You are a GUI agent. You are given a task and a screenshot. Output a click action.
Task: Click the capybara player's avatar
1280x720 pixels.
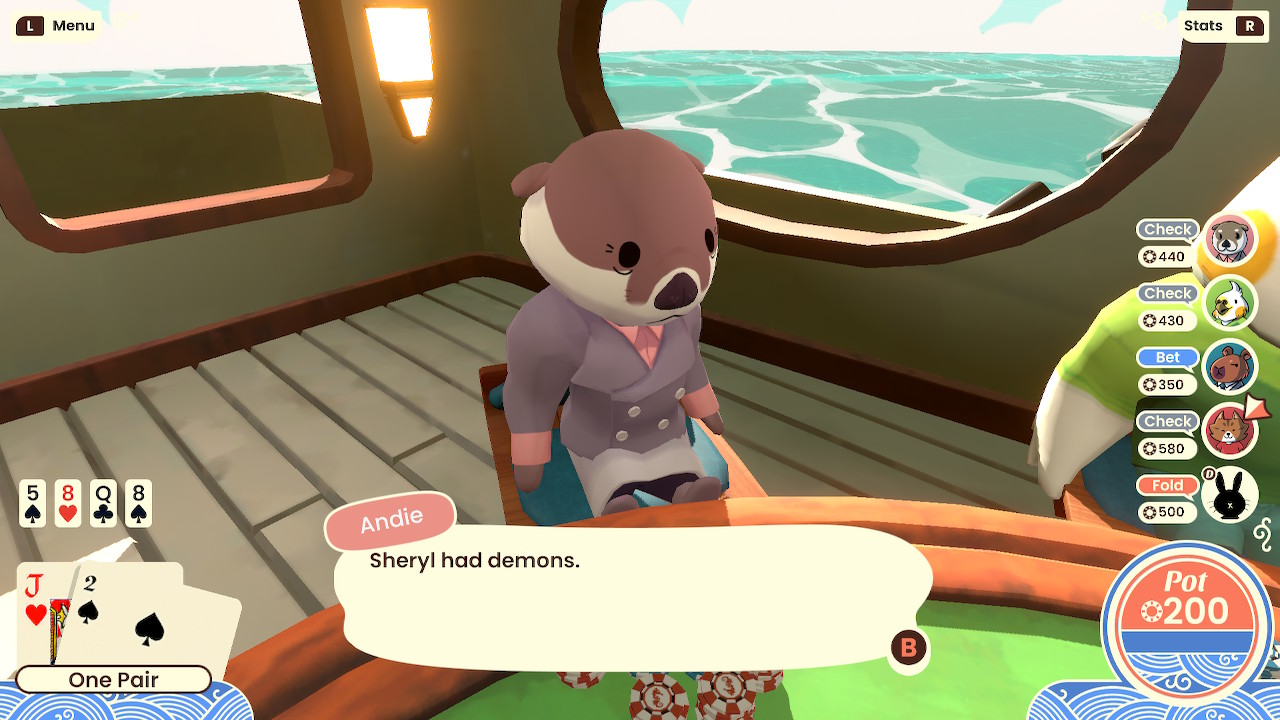1228,366
